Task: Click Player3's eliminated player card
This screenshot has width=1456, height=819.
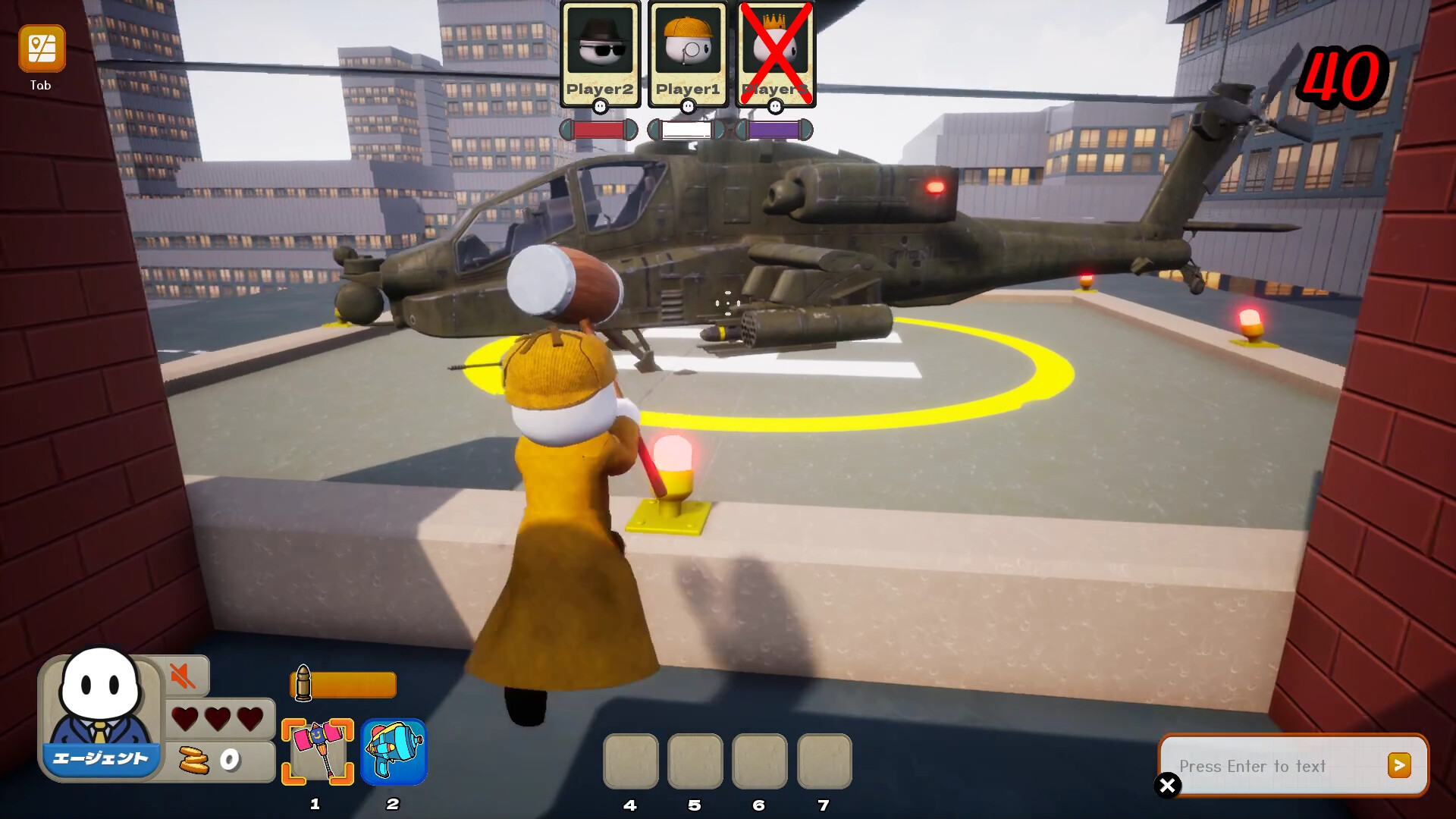Action: [774, 47]
